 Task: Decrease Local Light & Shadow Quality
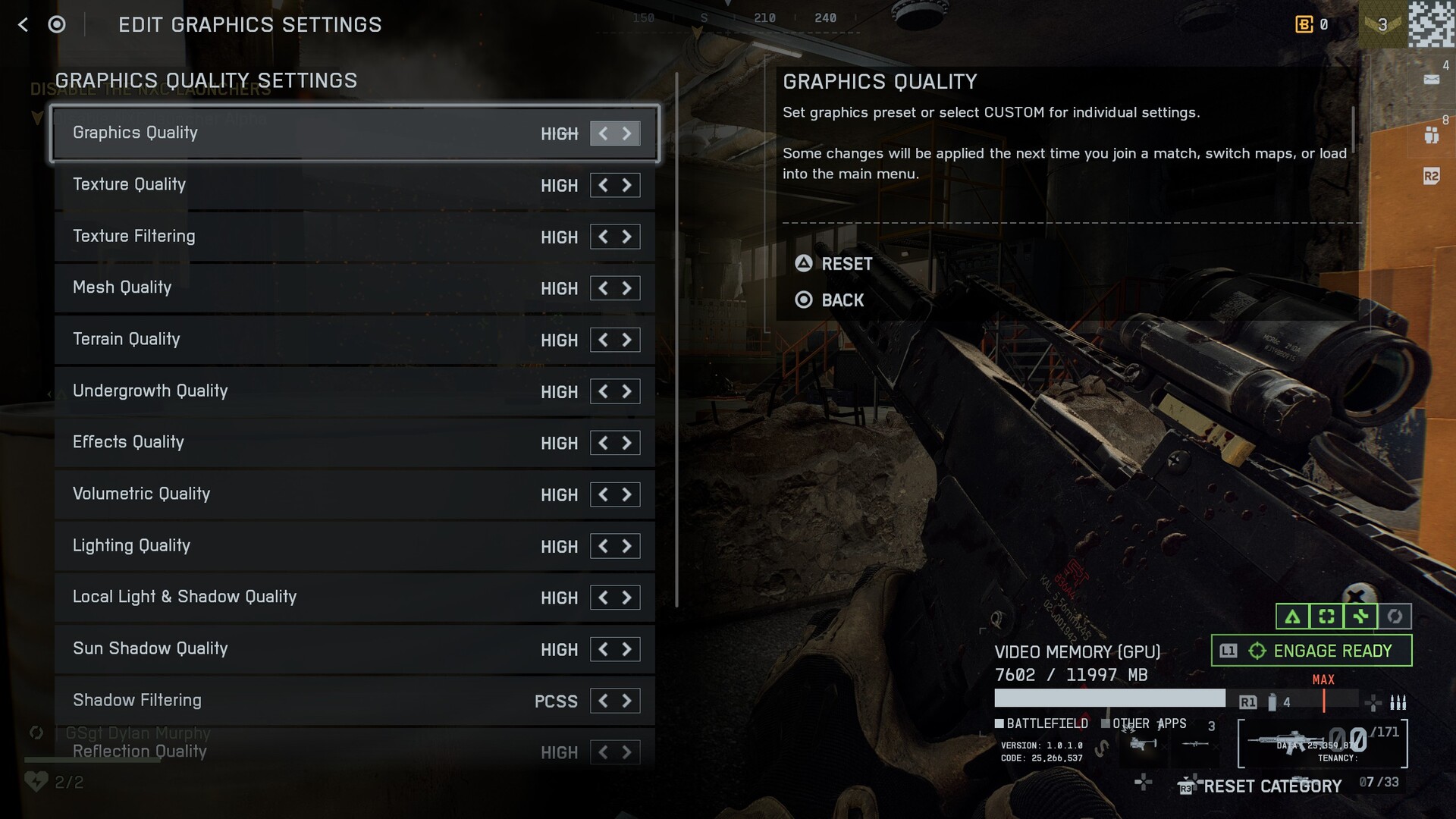tap(603, 598)
